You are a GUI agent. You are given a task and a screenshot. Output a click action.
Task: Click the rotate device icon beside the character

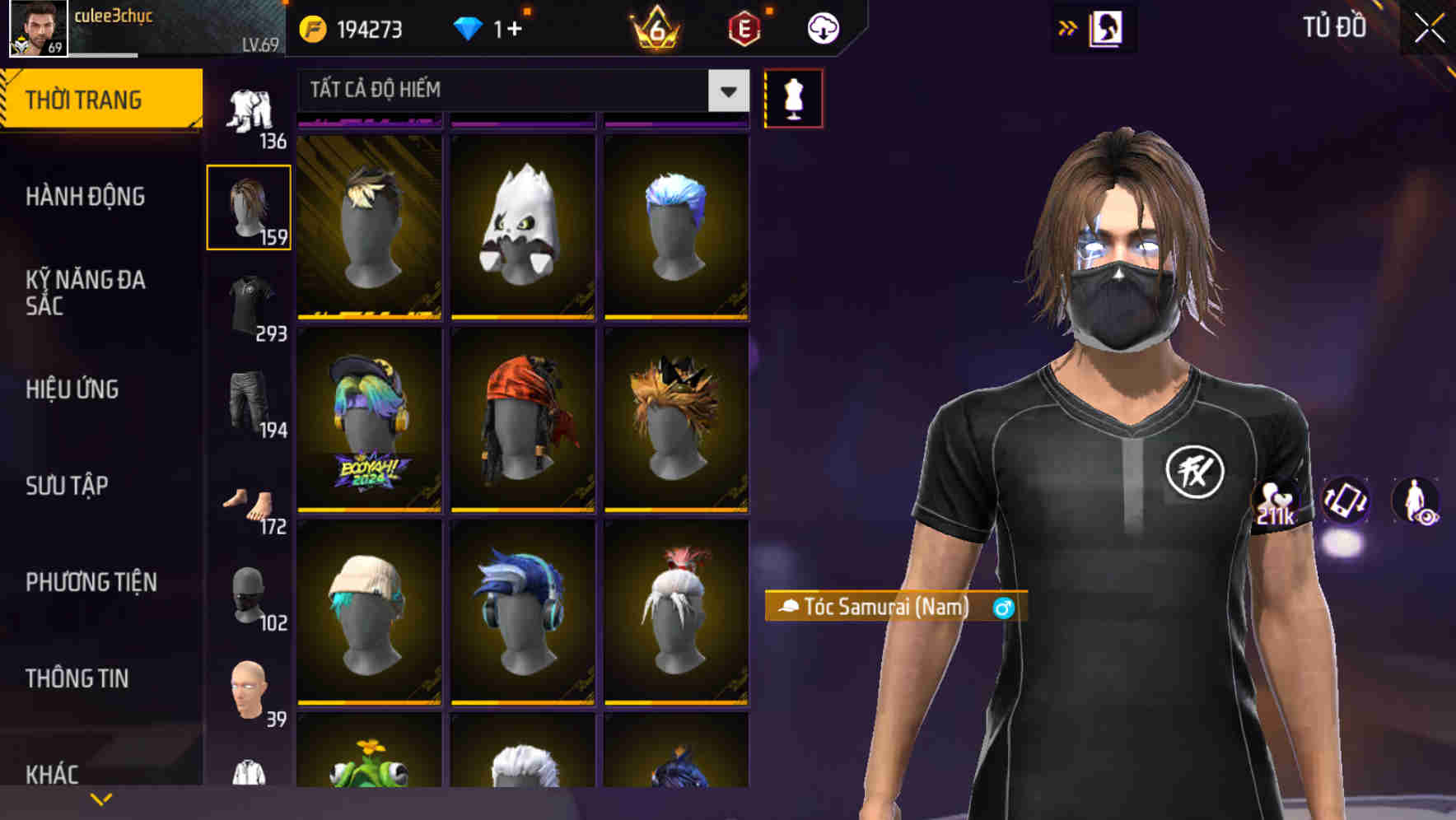[x=1345, y=504]
